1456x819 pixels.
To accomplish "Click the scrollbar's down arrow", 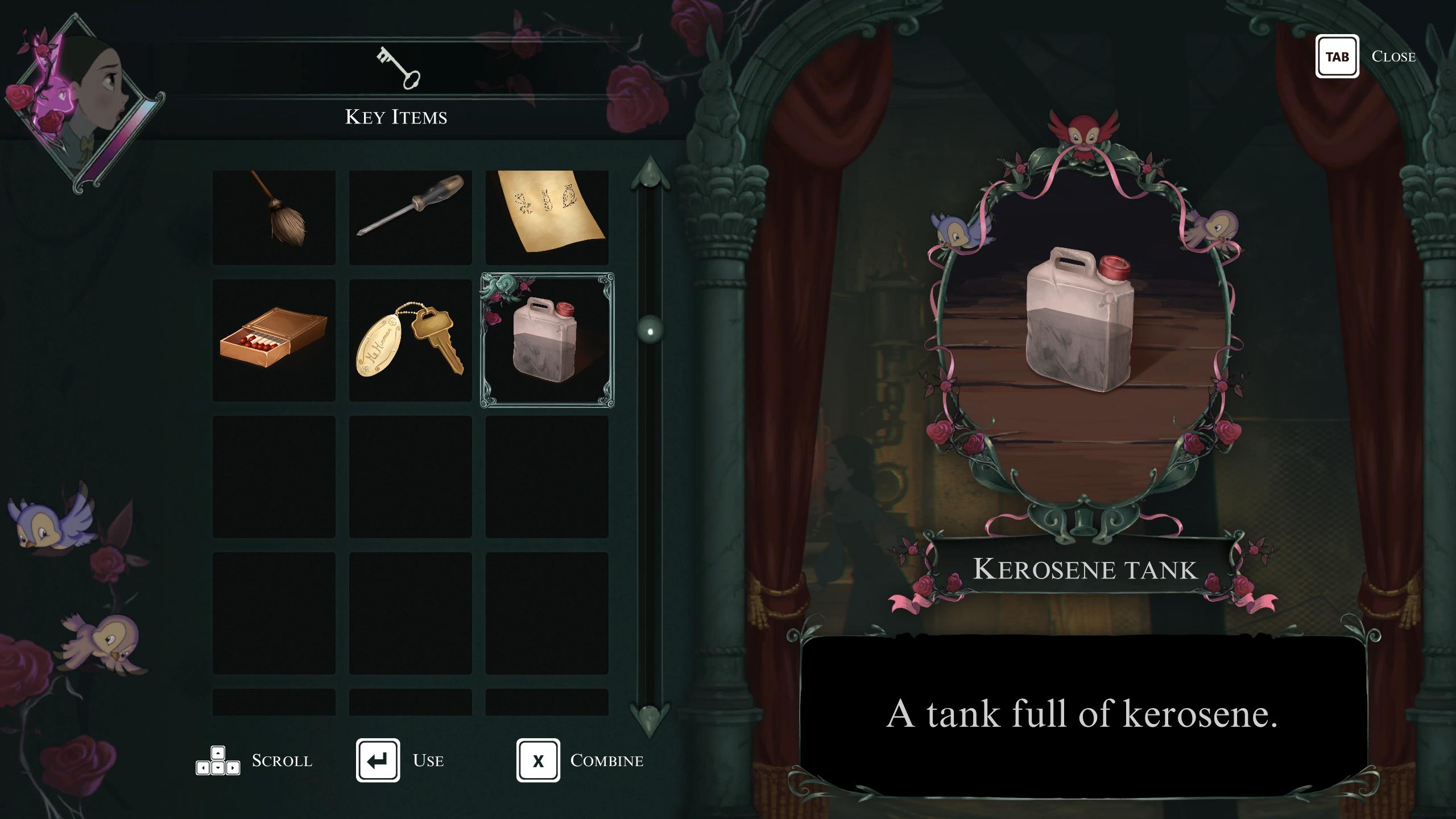I will (x=650, y=718).
